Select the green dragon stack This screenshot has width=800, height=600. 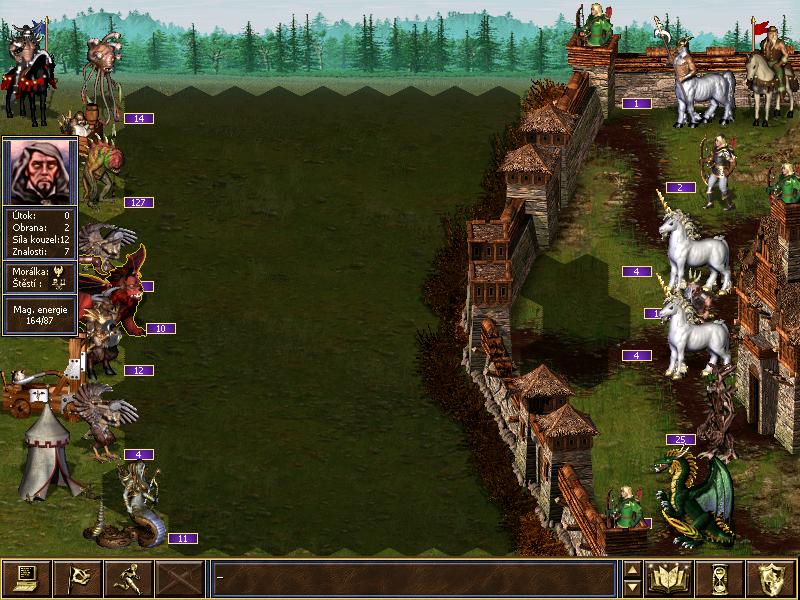coord(693,497)
